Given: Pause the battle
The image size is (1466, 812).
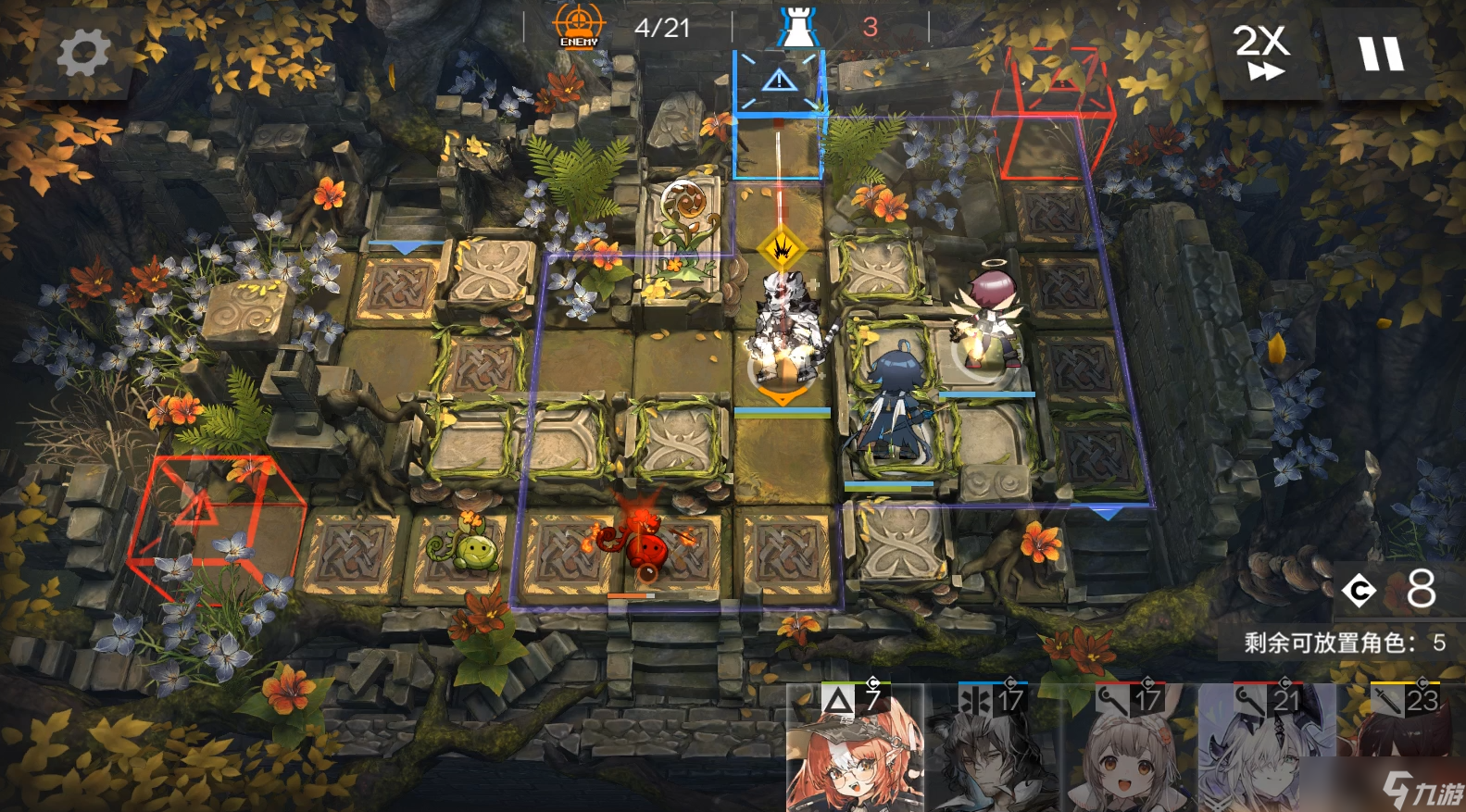Looking at the screenshot, I should tap(1381, 53).
